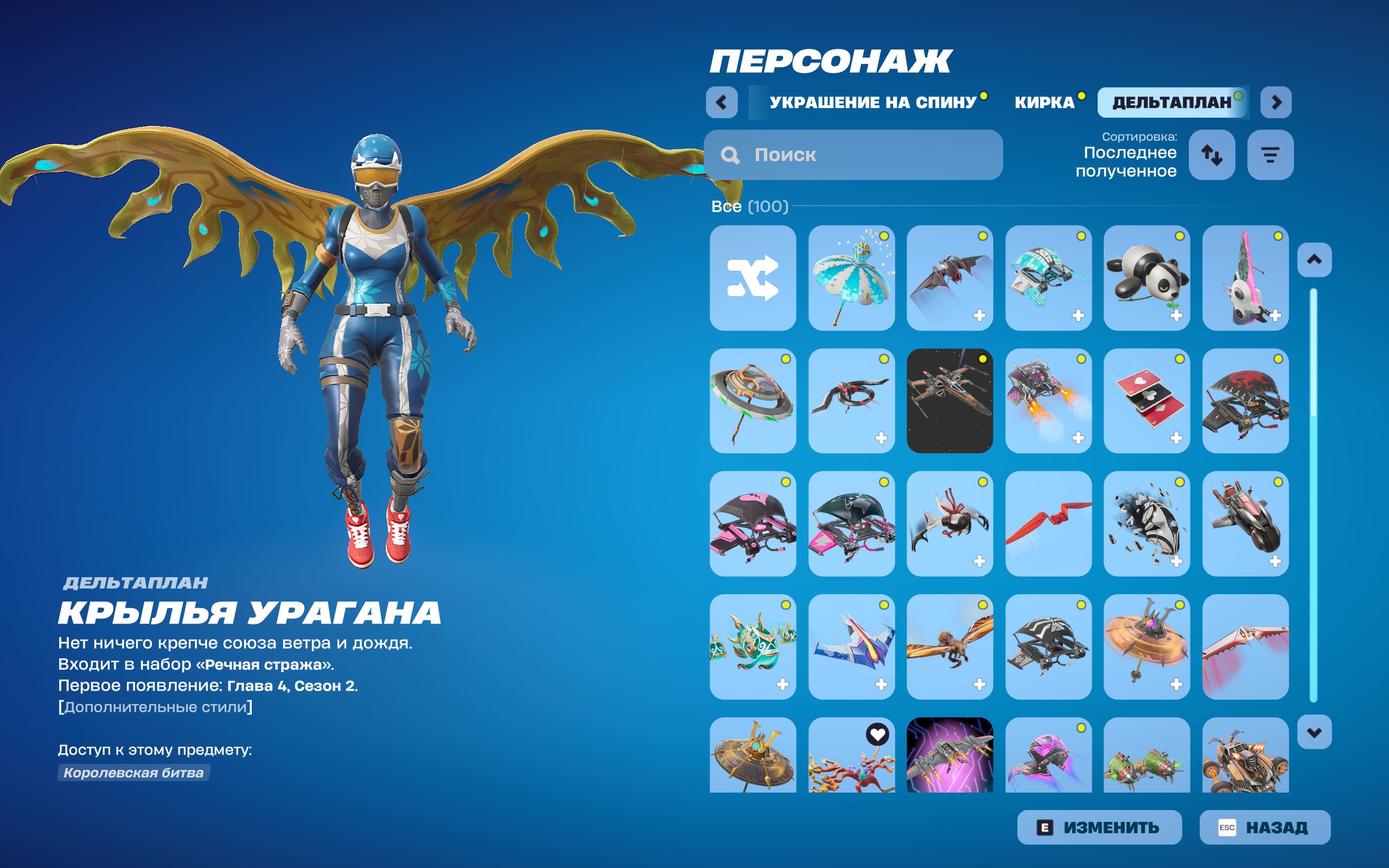Click the left chevron to previous category
The height and width of the screenshot is (868, 1389).
722,102
